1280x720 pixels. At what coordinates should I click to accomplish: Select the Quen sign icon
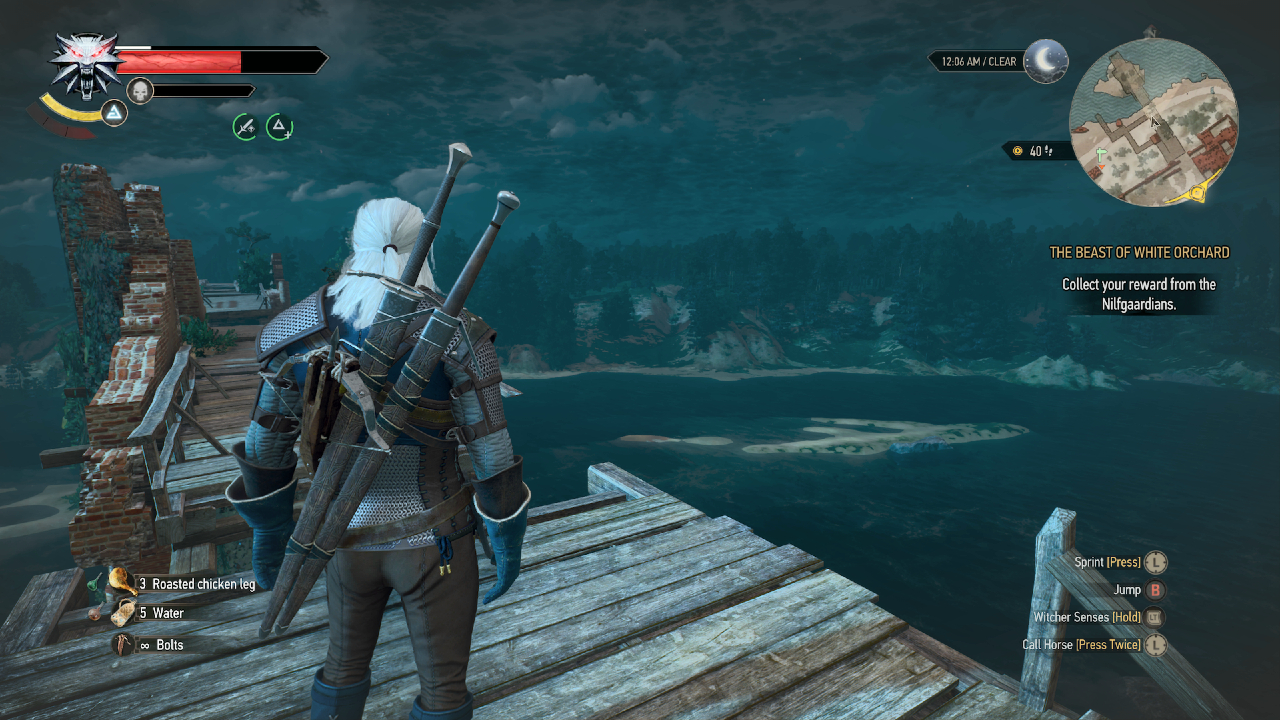click(x=113, y=114)
